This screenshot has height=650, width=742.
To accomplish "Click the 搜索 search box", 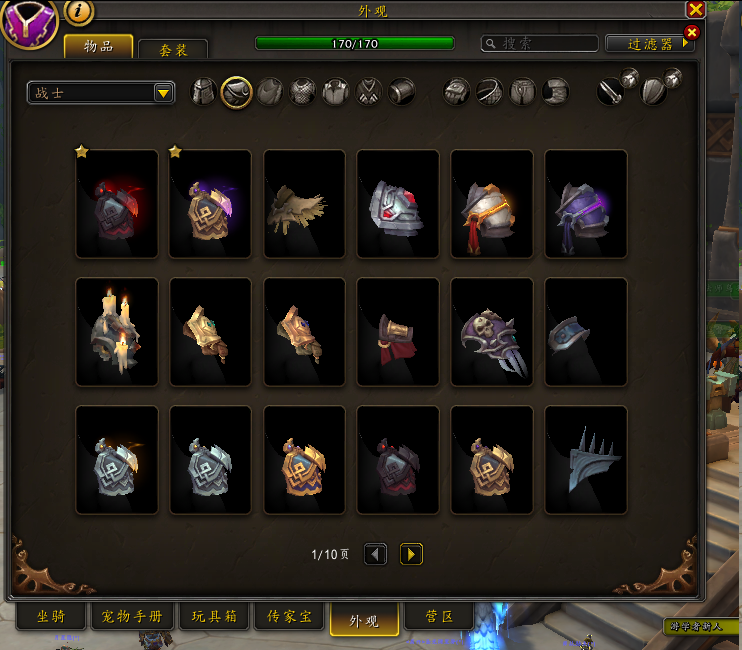I will tap(540, 44).
